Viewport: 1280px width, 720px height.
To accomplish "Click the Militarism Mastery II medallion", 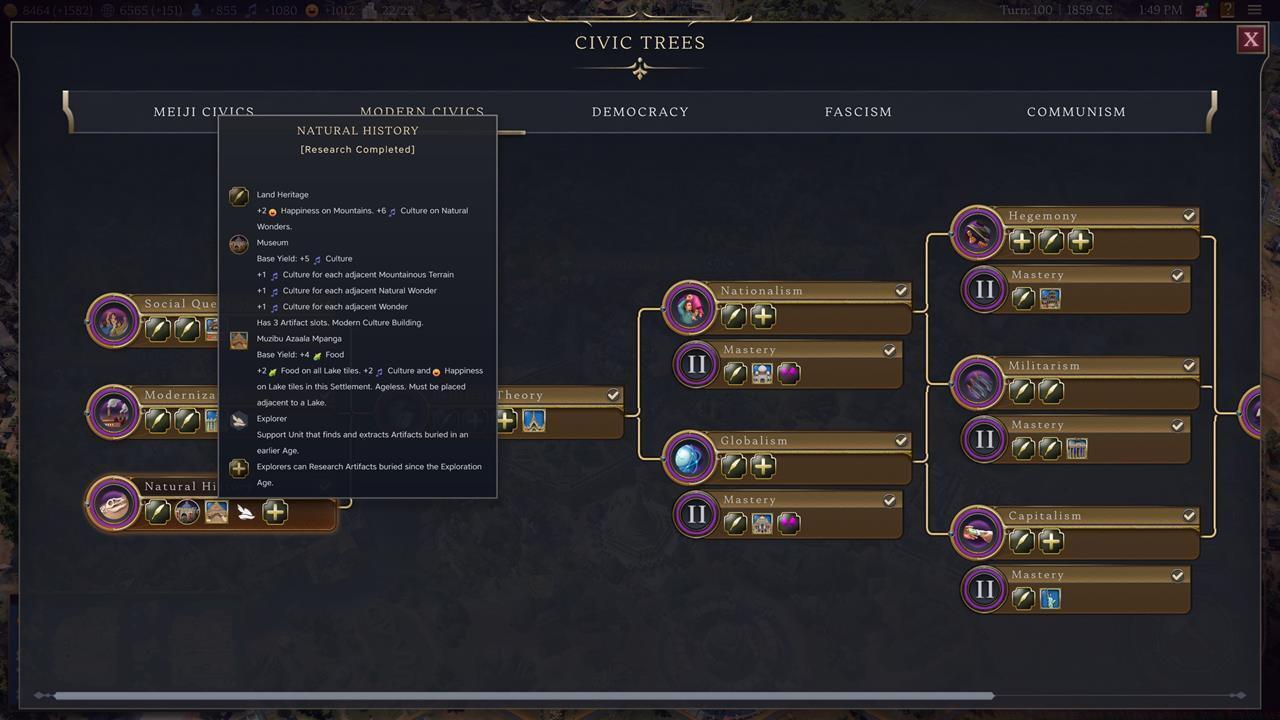I will [984, 439].
